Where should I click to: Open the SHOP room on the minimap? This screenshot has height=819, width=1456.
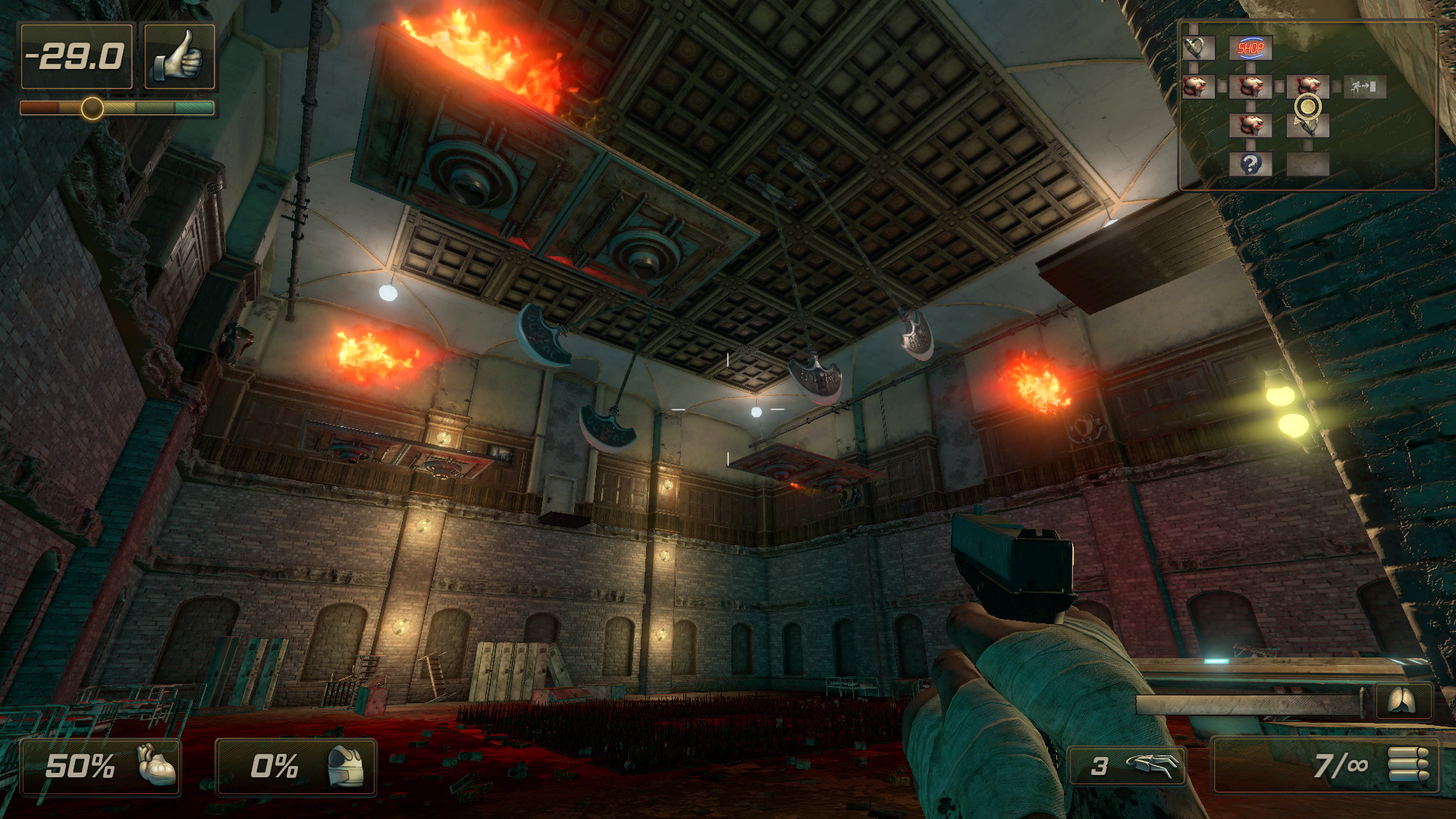pos(1250,48)
